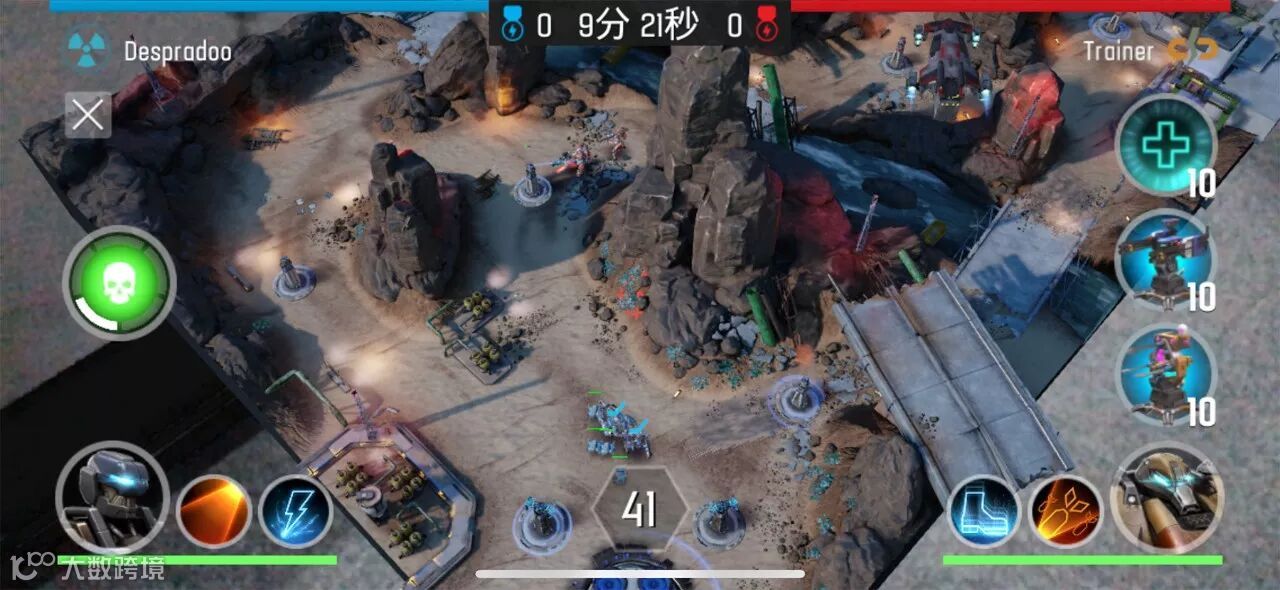1280x590 pixels.
Task: Open the Despradoo radiation faction emblem
Action: tap(88, 49)
